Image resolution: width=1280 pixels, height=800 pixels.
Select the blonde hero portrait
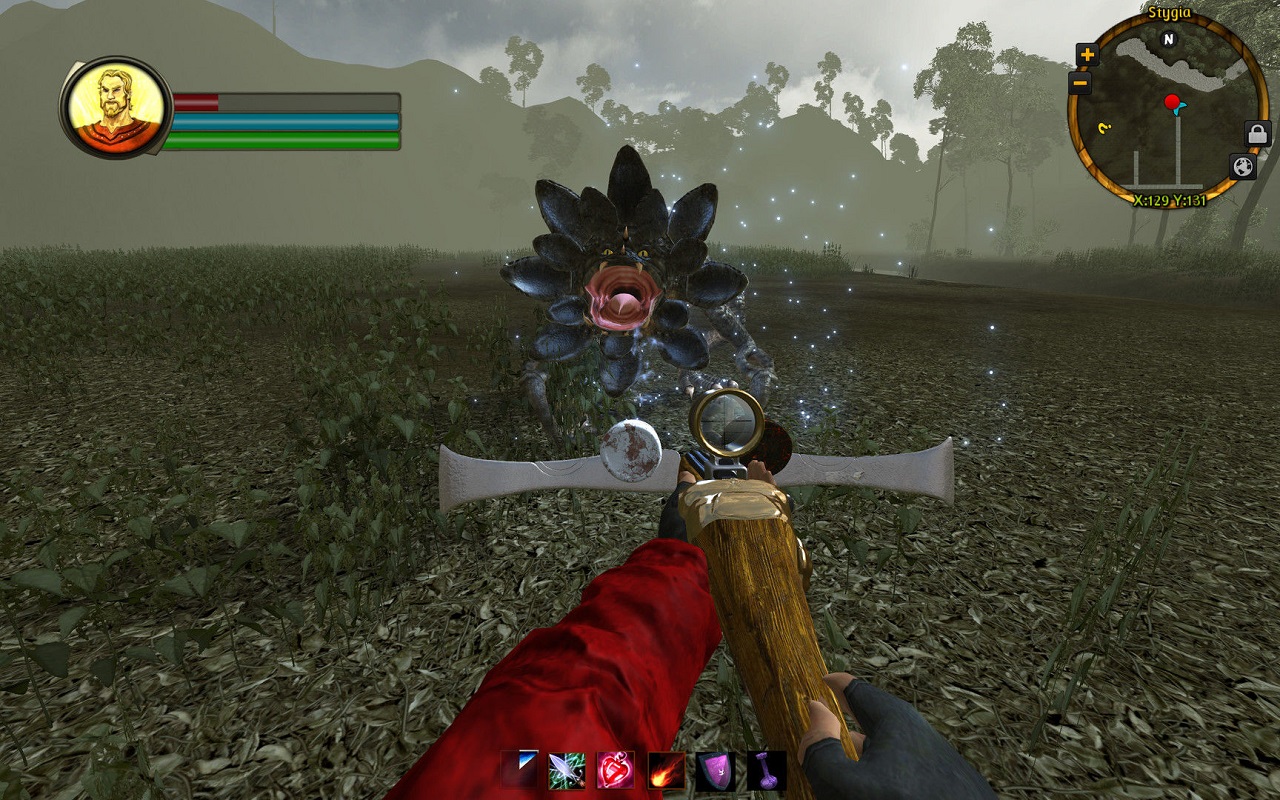point(116,106)
